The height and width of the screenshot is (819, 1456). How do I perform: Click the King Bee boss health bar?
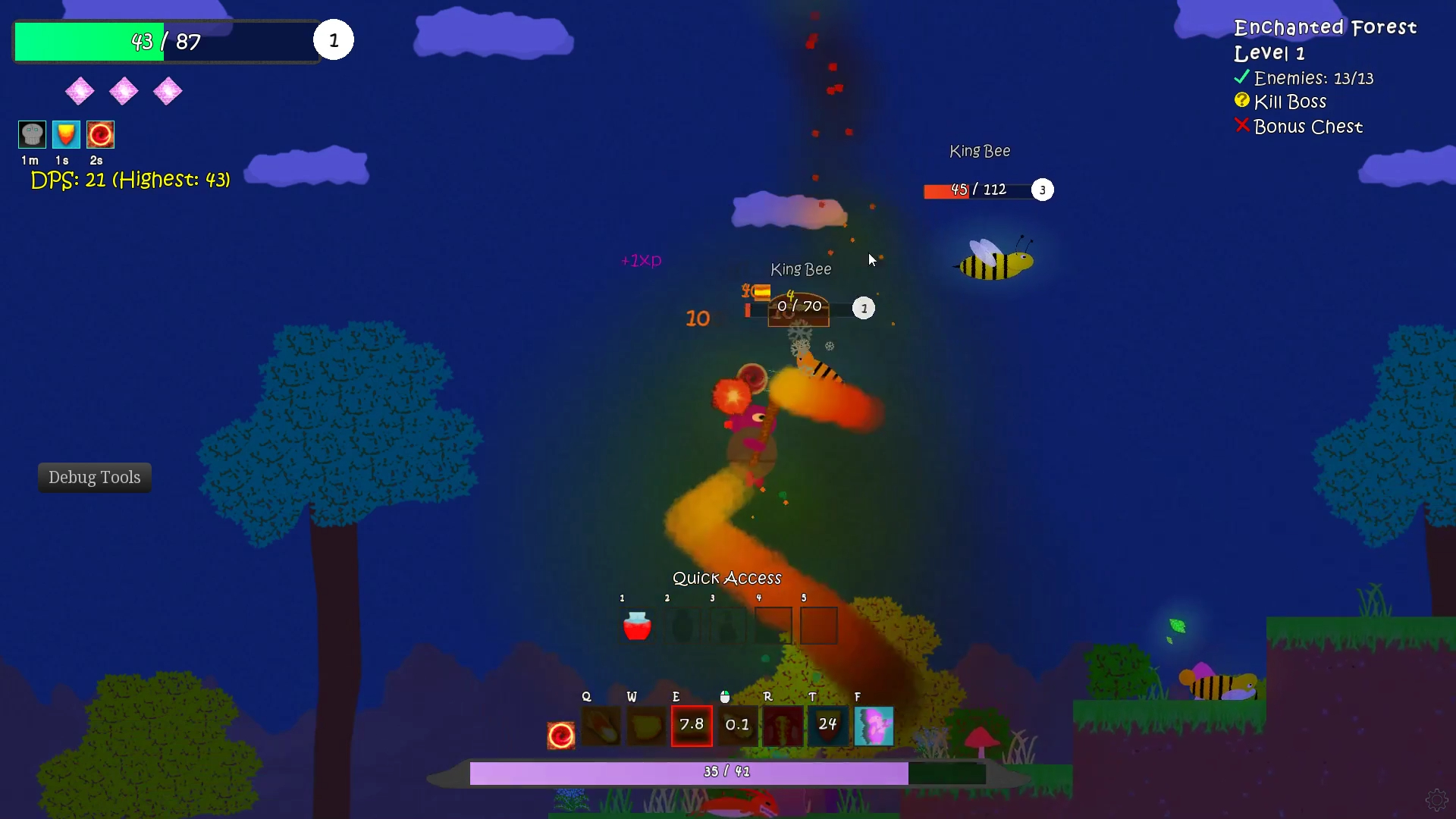point(978,190)
